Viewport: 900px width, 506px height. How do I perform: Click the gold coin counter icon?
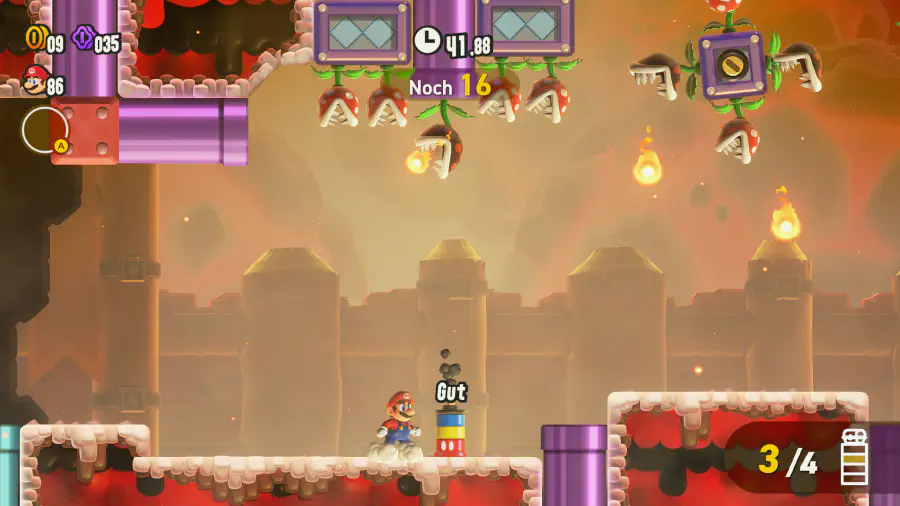35,39
